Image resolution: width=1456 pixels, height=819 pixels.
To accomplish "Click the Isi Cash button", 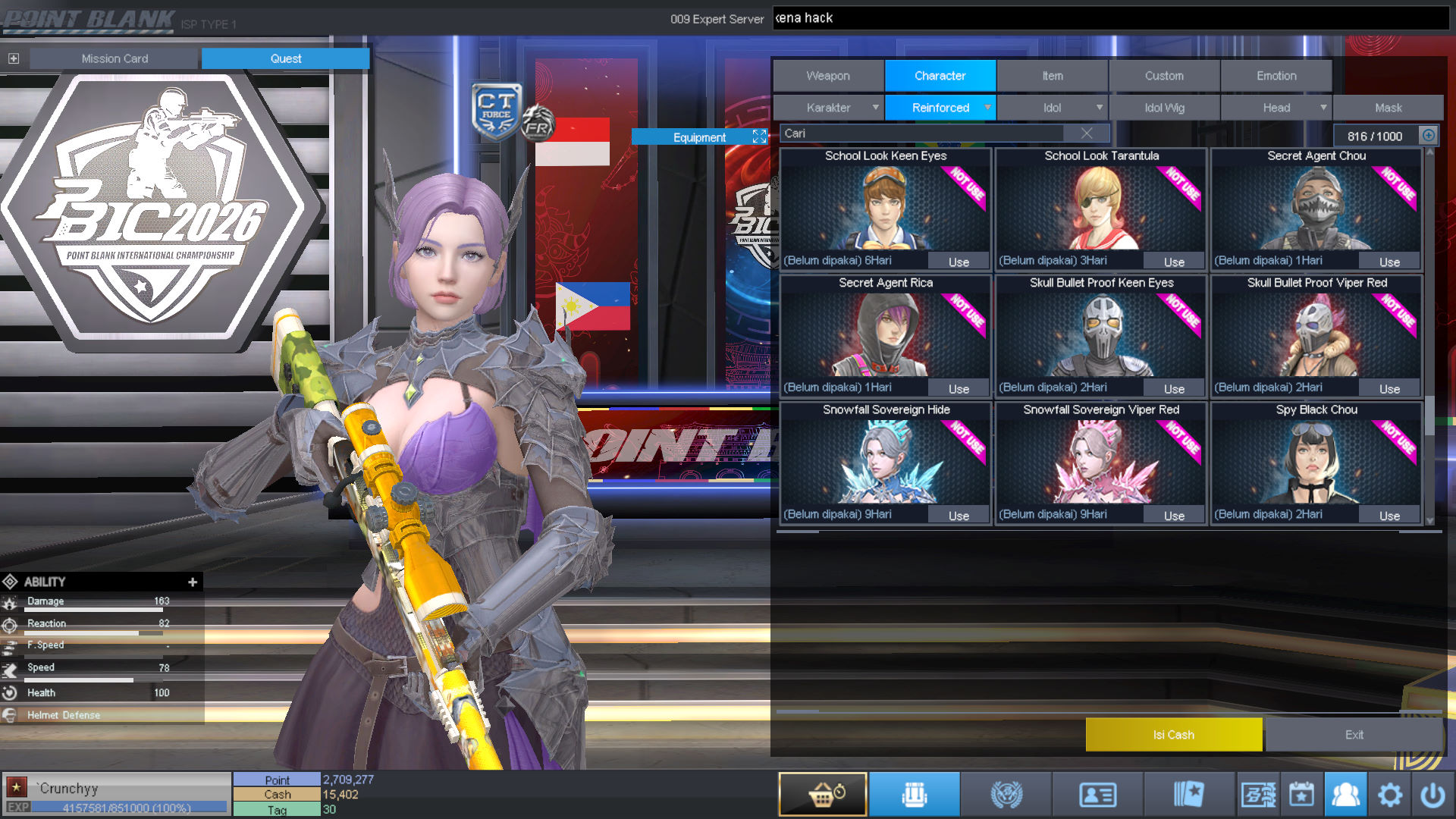I will (1173, 735).
